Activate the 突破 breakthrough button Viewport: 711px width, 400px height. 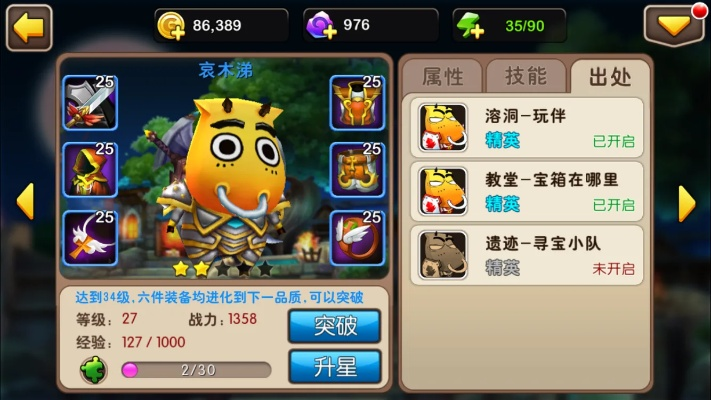click(x=334, y=325)
